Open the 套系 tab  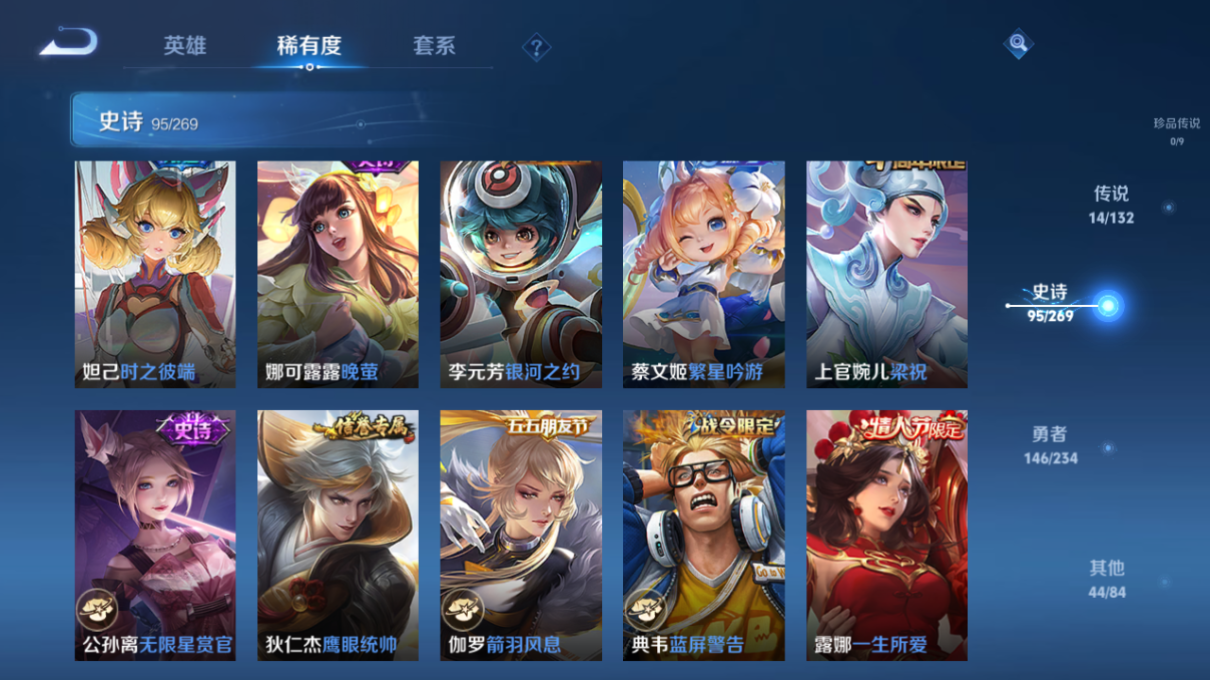[x=434, y=46]
